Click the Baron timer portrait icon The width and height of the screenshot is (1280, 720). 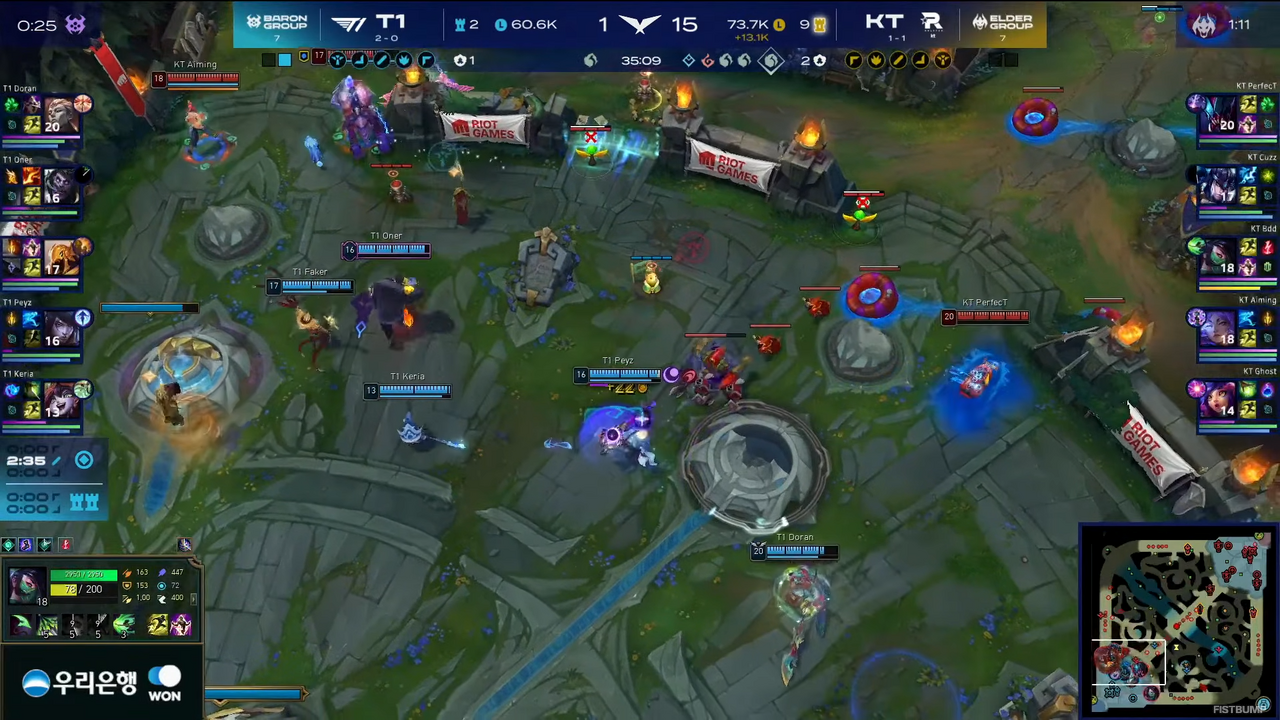(75, 25)
